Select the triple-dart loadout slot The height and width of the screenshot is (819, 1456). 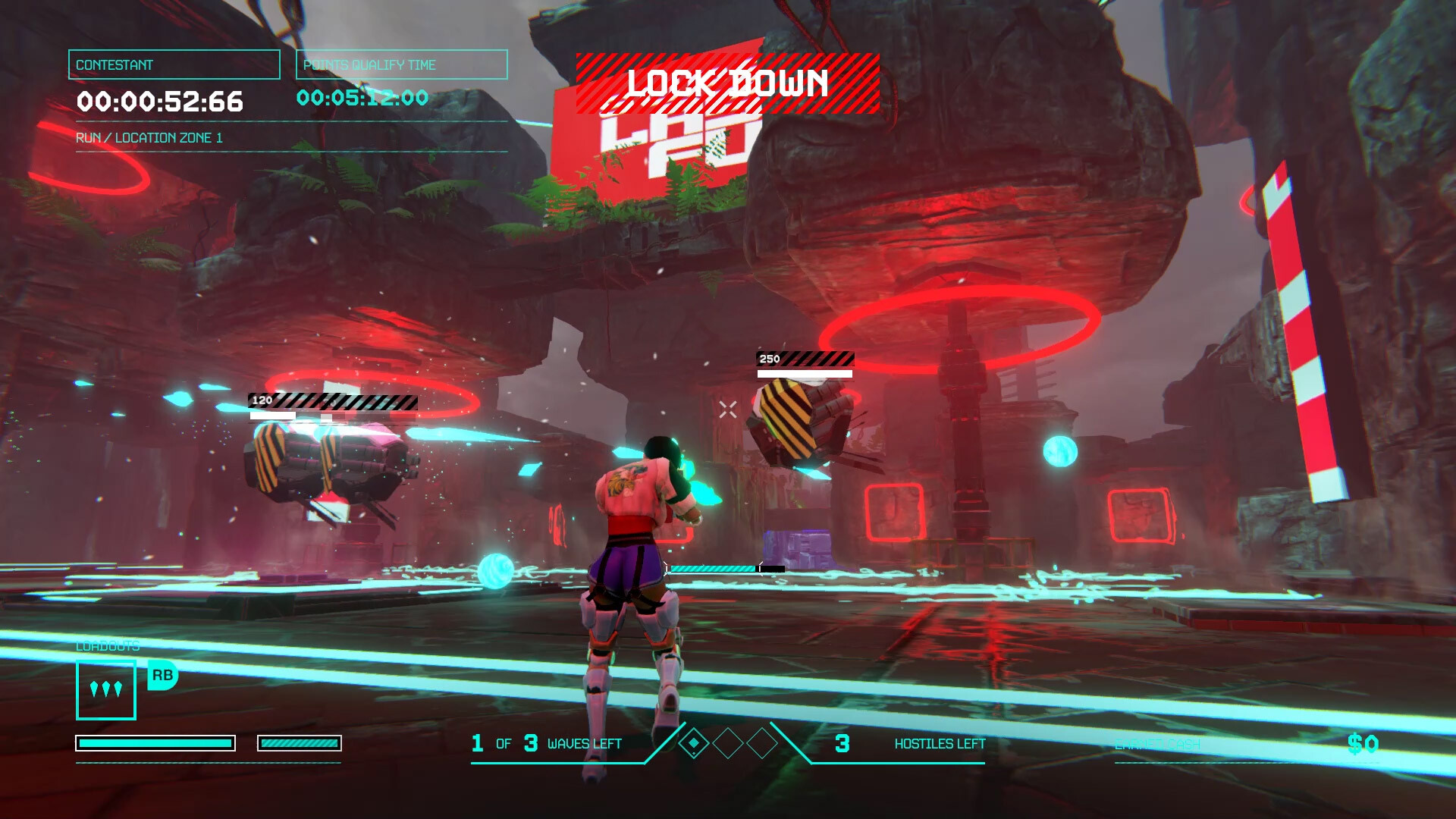coord(106,690)
